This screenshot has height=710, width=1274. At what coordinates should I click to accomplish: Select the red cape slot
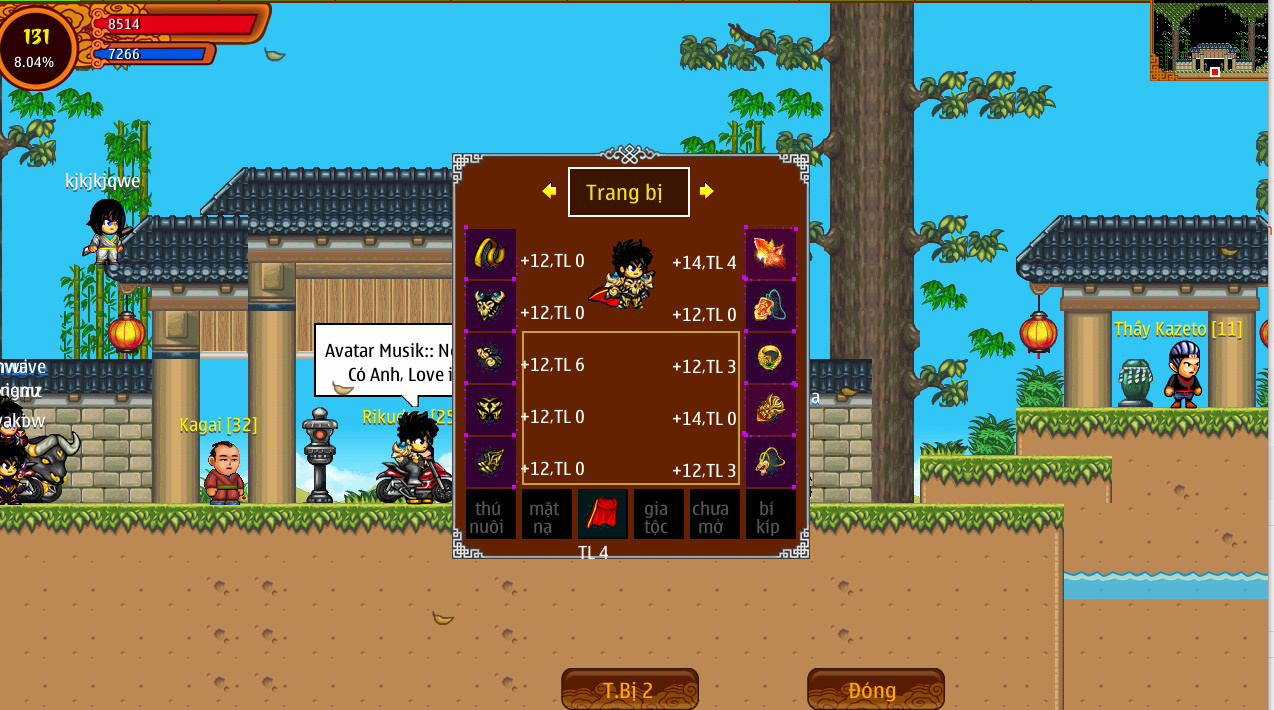tap(602, 514)
